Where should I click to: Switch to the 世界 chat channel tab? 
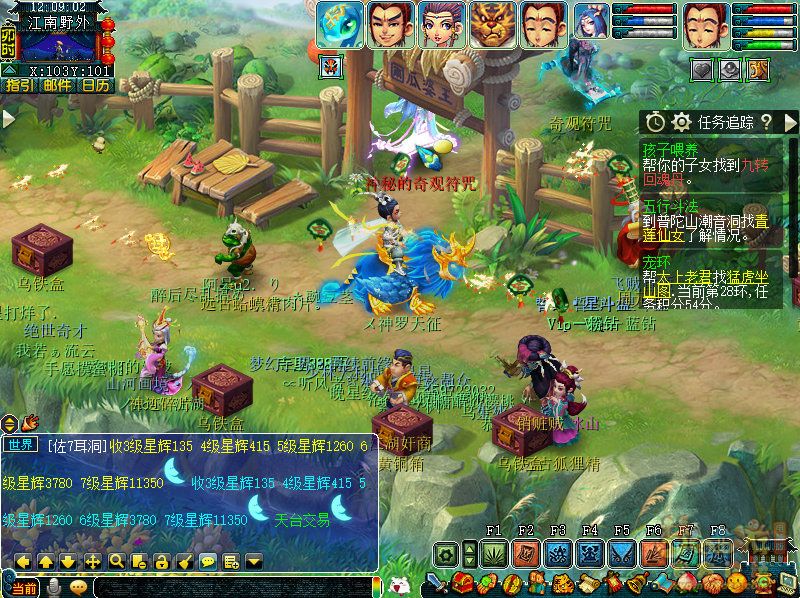point(21,445)
